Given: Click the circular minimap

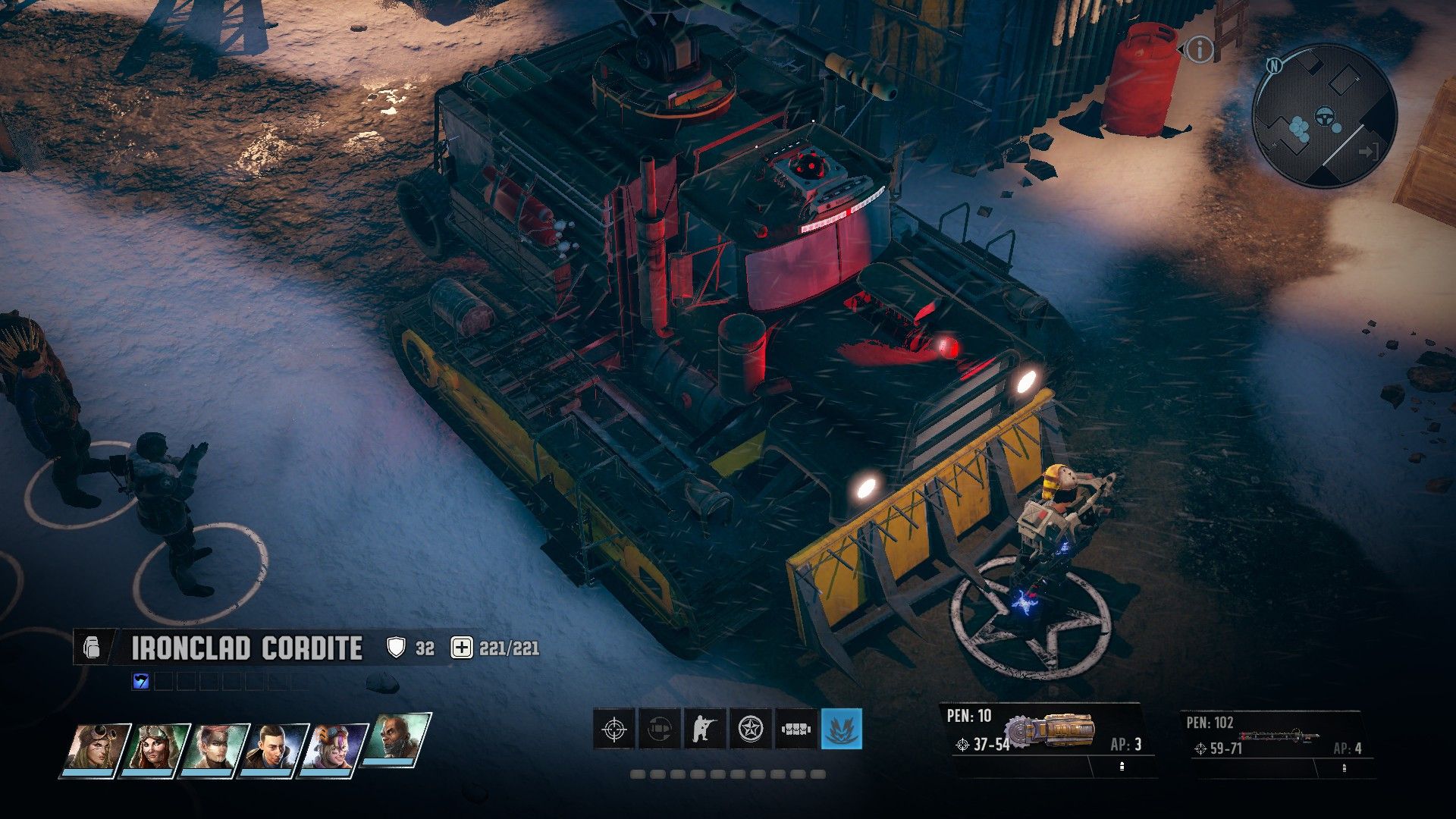Looking at the screenshot, I should (1324, 115).
